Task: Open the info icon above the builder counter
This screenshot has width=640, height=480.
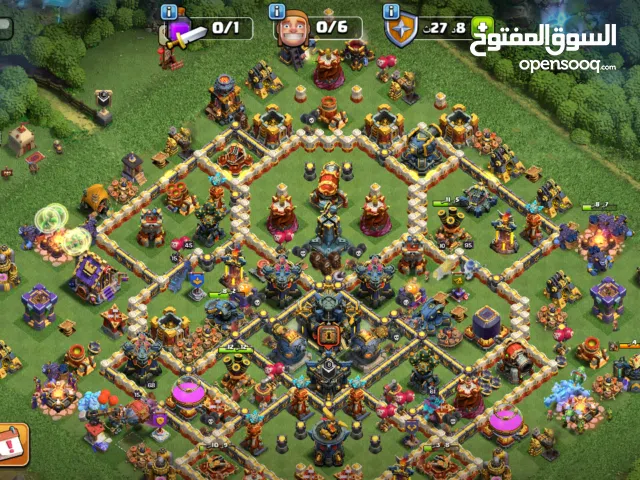Action: tap(278, 11)
